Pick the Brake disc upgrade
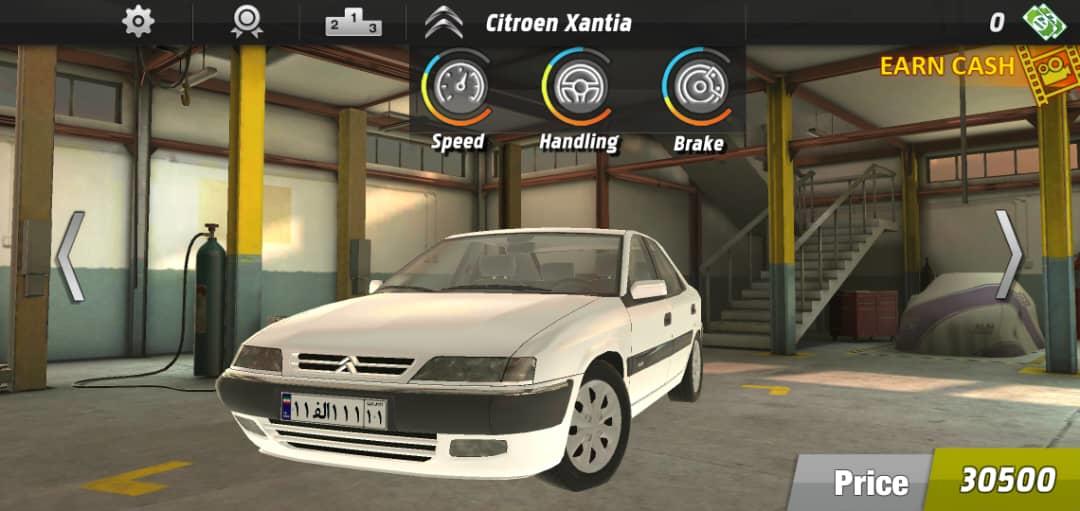Screen dimensions: 1080x511 coord(698,86)
